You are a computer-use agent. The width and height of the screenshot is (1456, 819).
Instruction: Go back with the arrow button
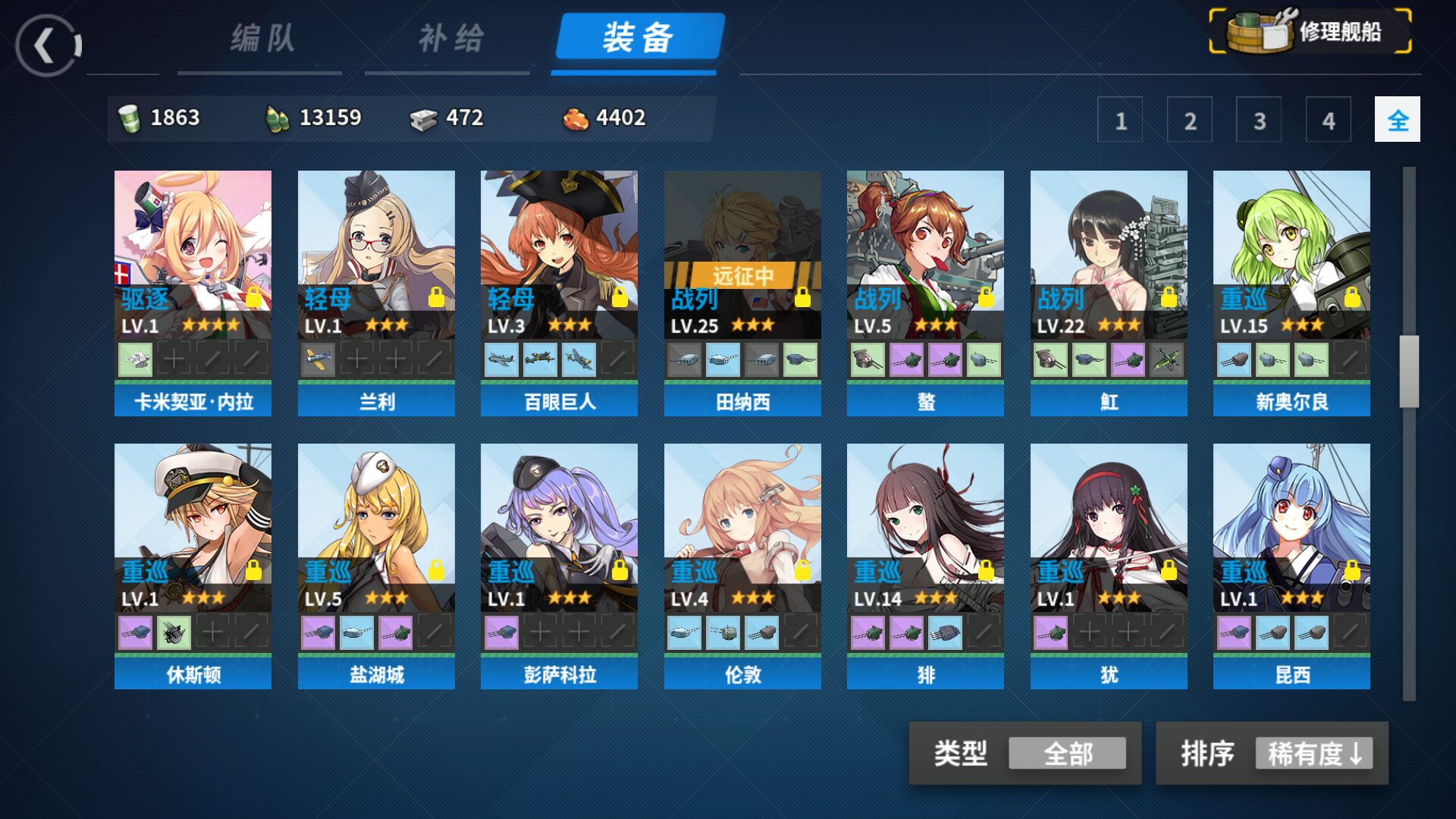pos(48,45)
